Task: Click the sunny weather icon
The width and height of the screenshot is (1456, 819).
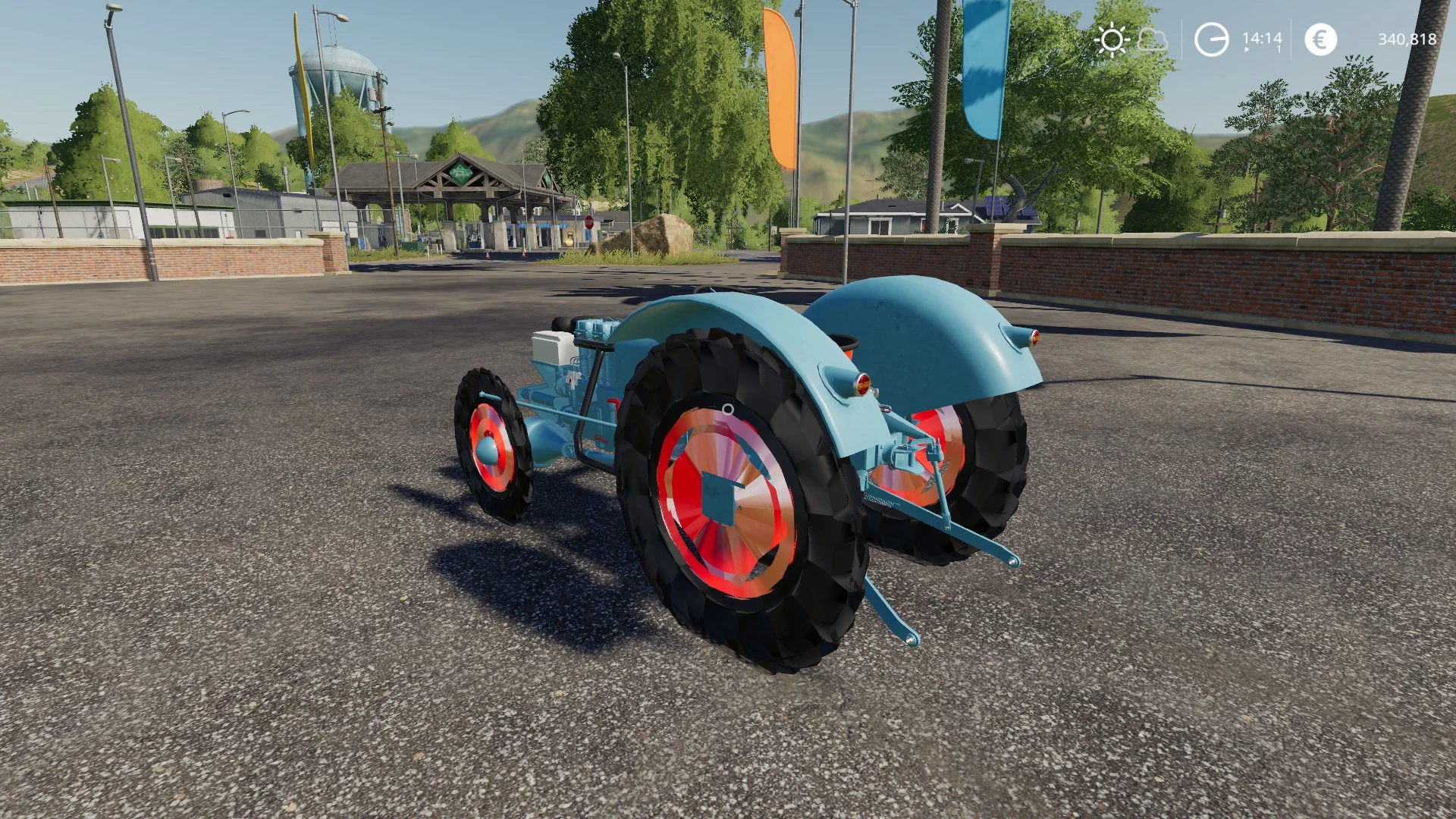Action: (1112, 39)
